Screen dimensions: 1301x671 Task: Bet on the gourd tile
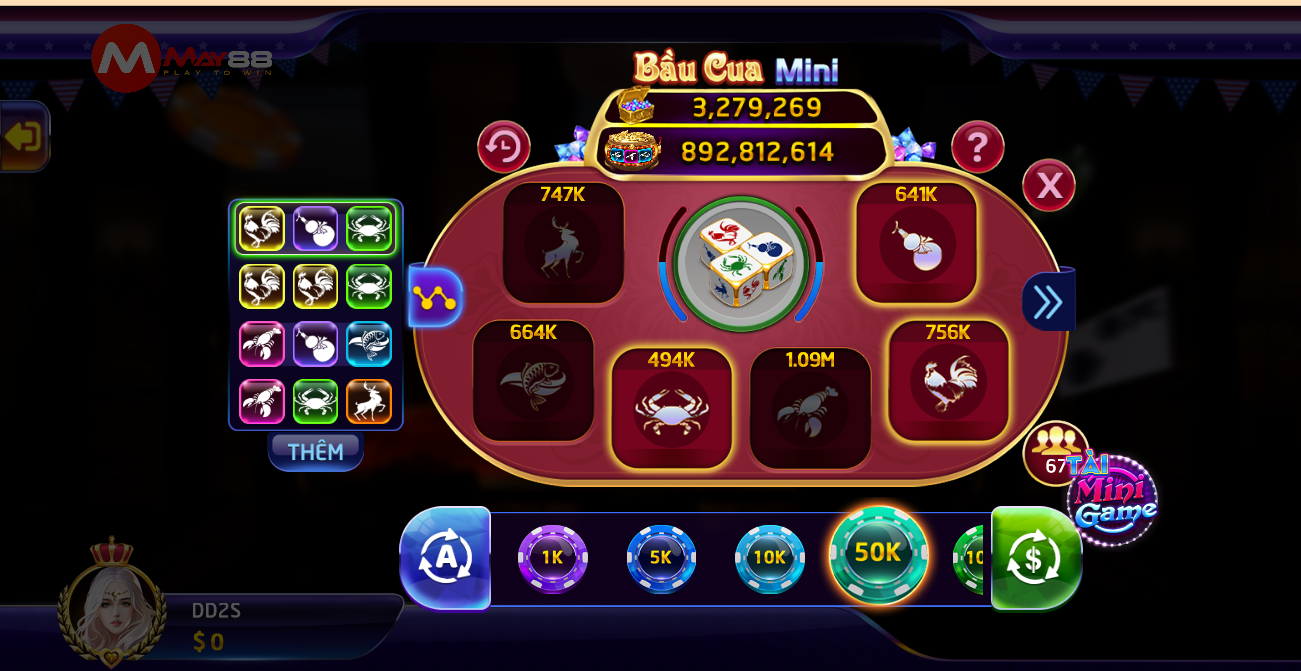point(916,246)
